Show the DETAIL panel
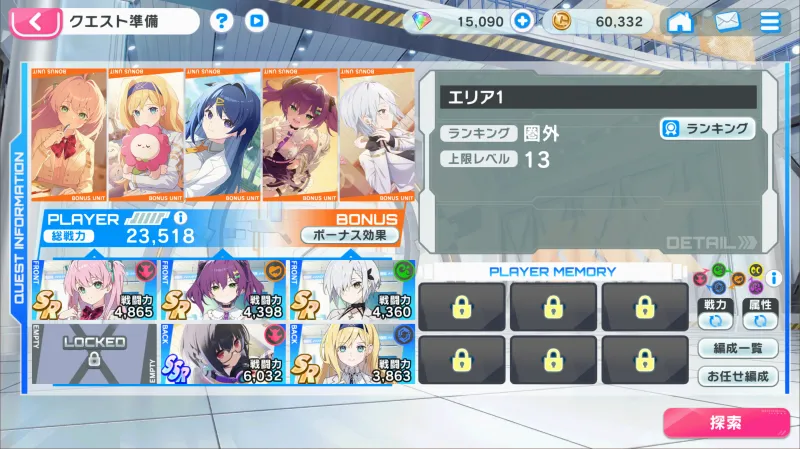The height and width of the screenshot is (449, 800). 712,242
